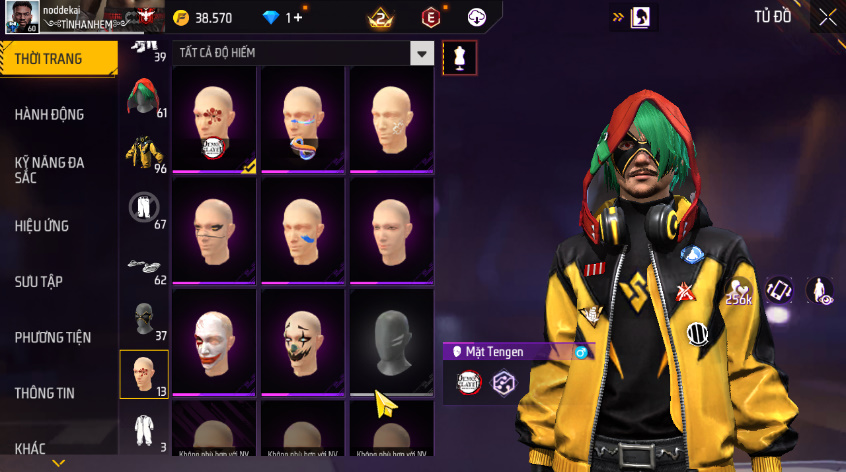Go to the Sưu Tập tab
846x472 pixels.
[x=39, y=282]
